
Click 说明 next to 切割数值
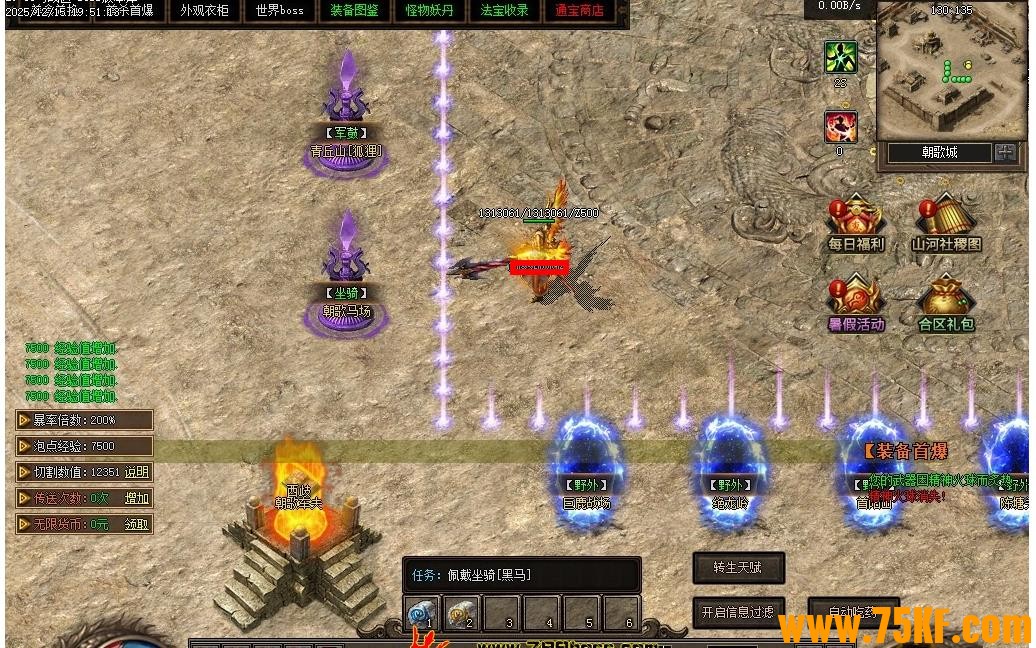click(136, 472)
